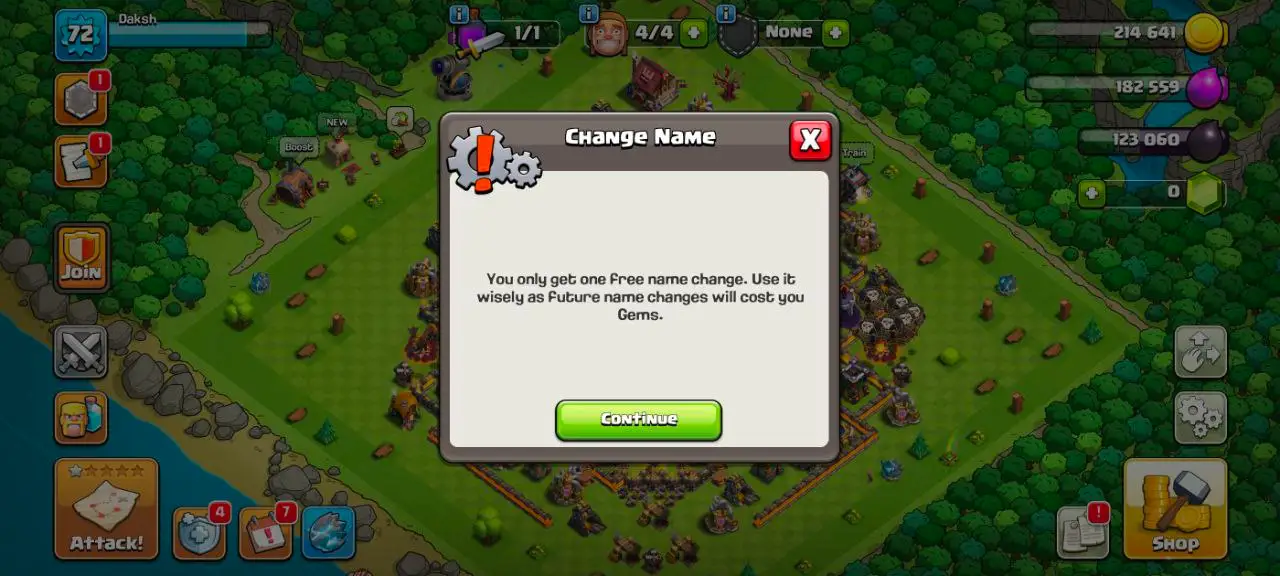Tap the Attack! map button

(106, 509)
